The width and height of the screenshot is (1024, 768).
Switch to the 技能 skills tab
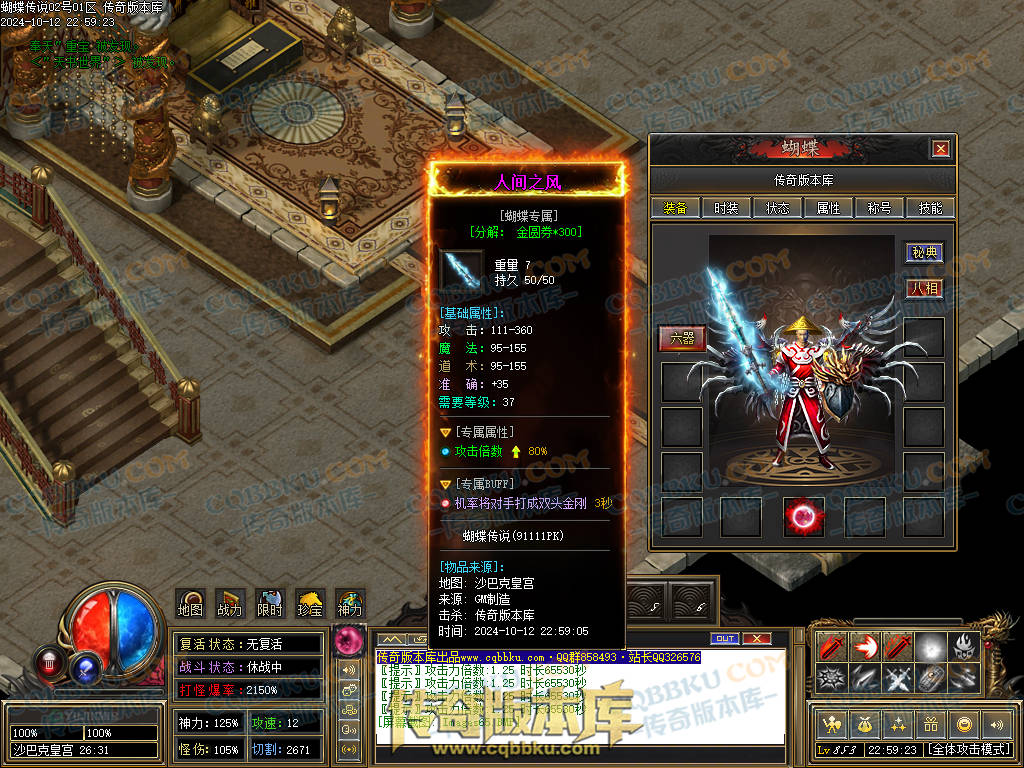coord(930,208)
